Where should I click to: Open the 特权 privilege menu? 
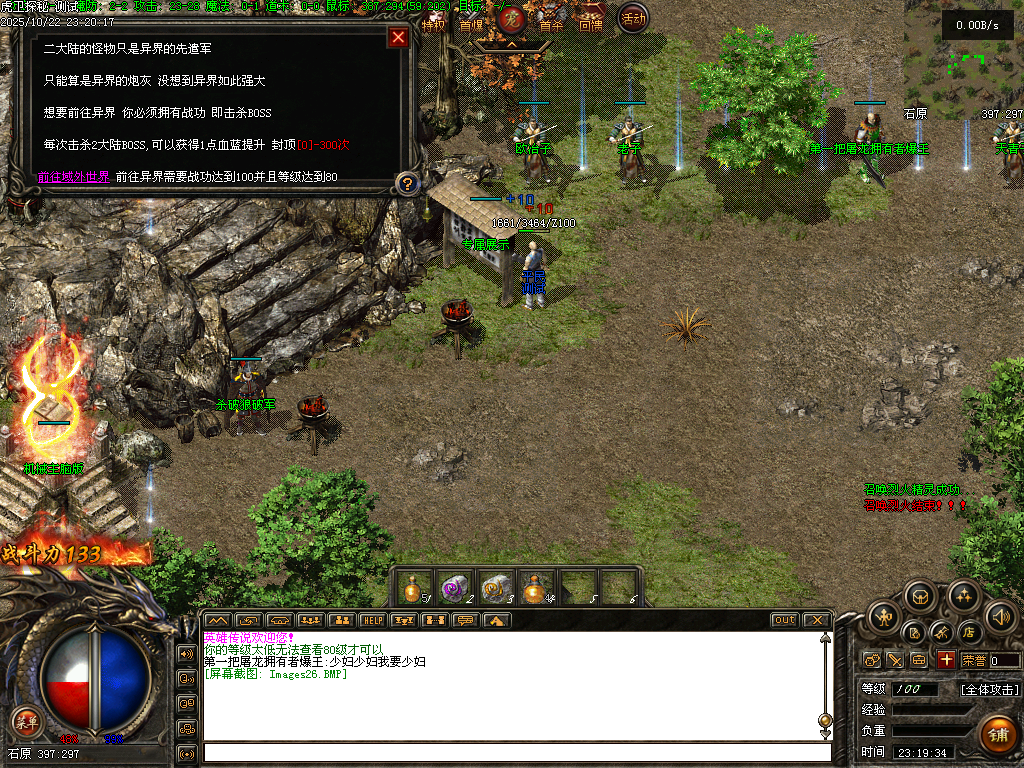tap(433, 22)
